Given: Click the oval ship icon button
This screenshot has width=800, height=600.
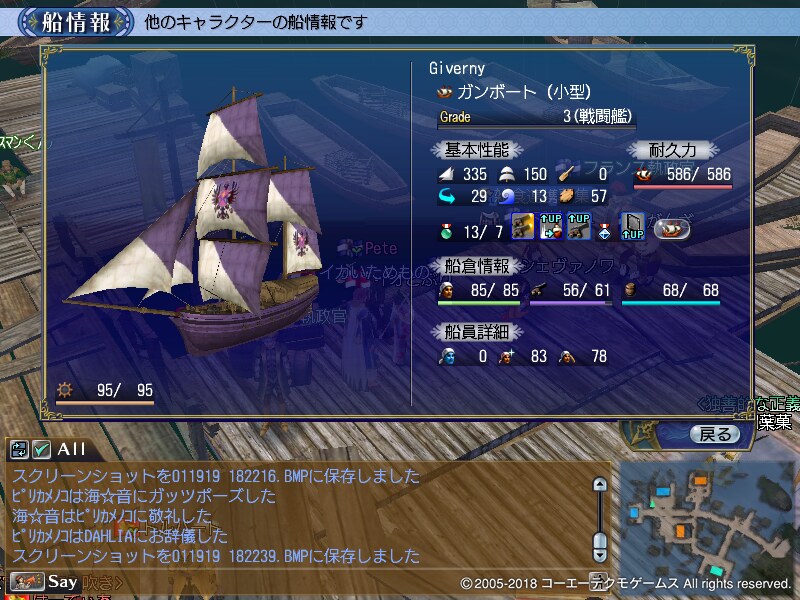Looking at the screenshot, I should [x=671, y=228].
